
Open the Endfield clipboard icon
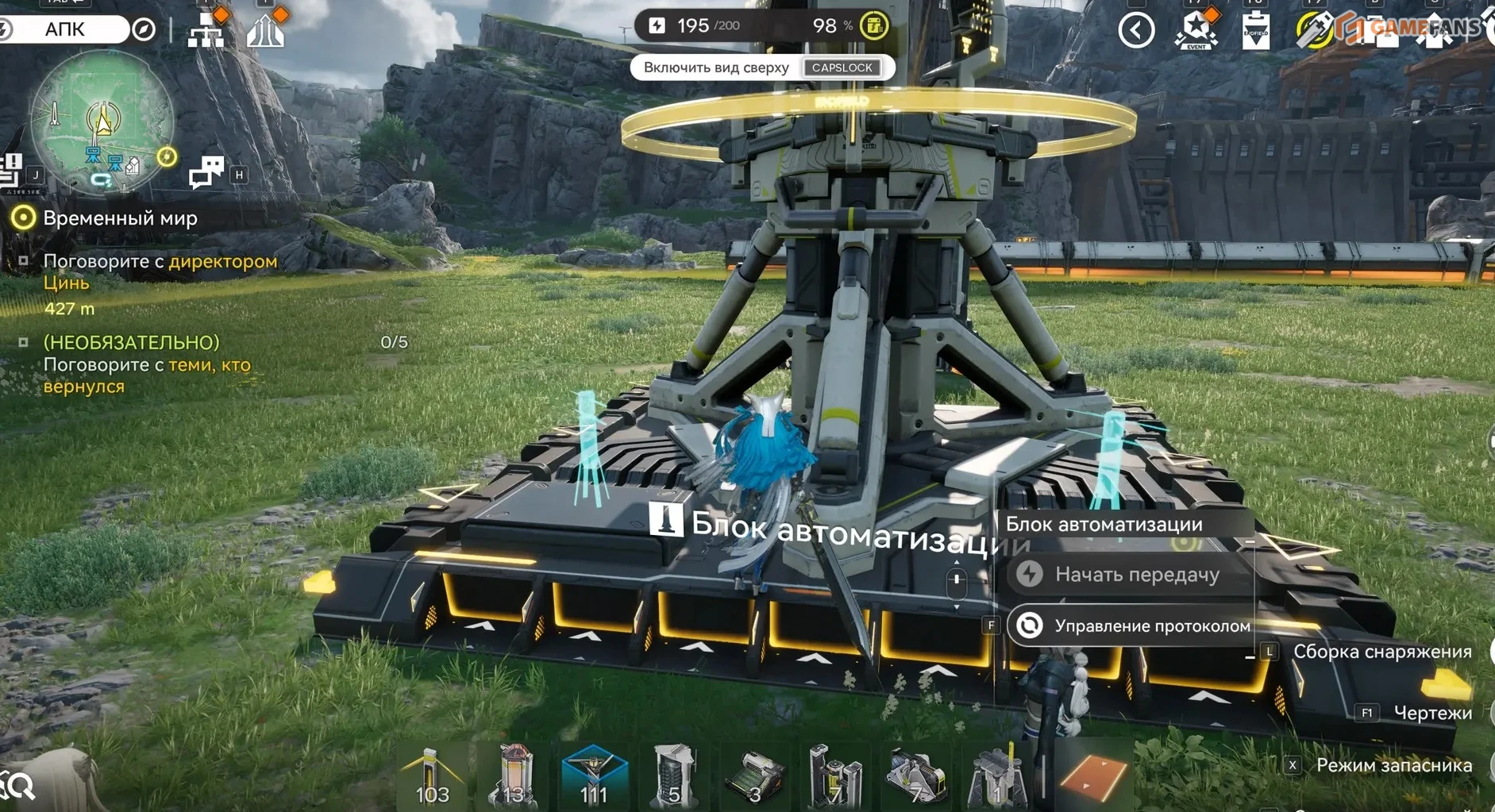1255,30
